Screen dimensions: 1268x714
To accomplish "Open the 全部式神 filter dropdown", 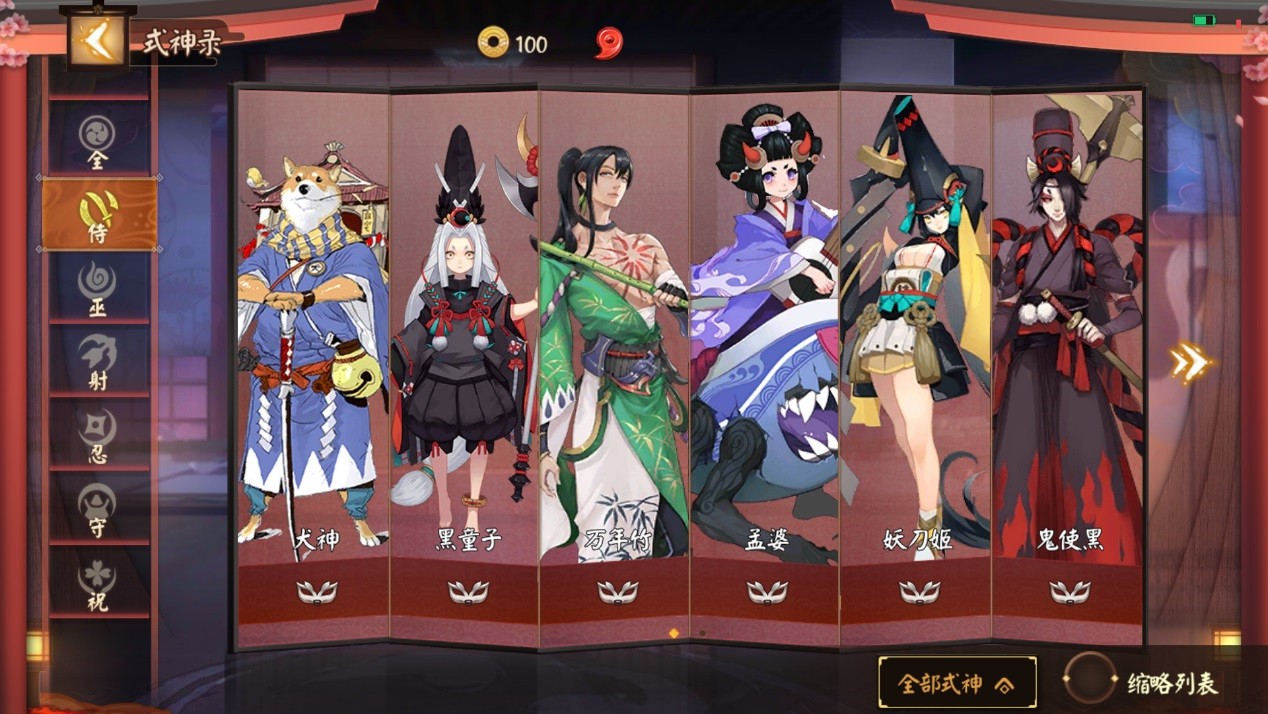I will coord(957,683).
